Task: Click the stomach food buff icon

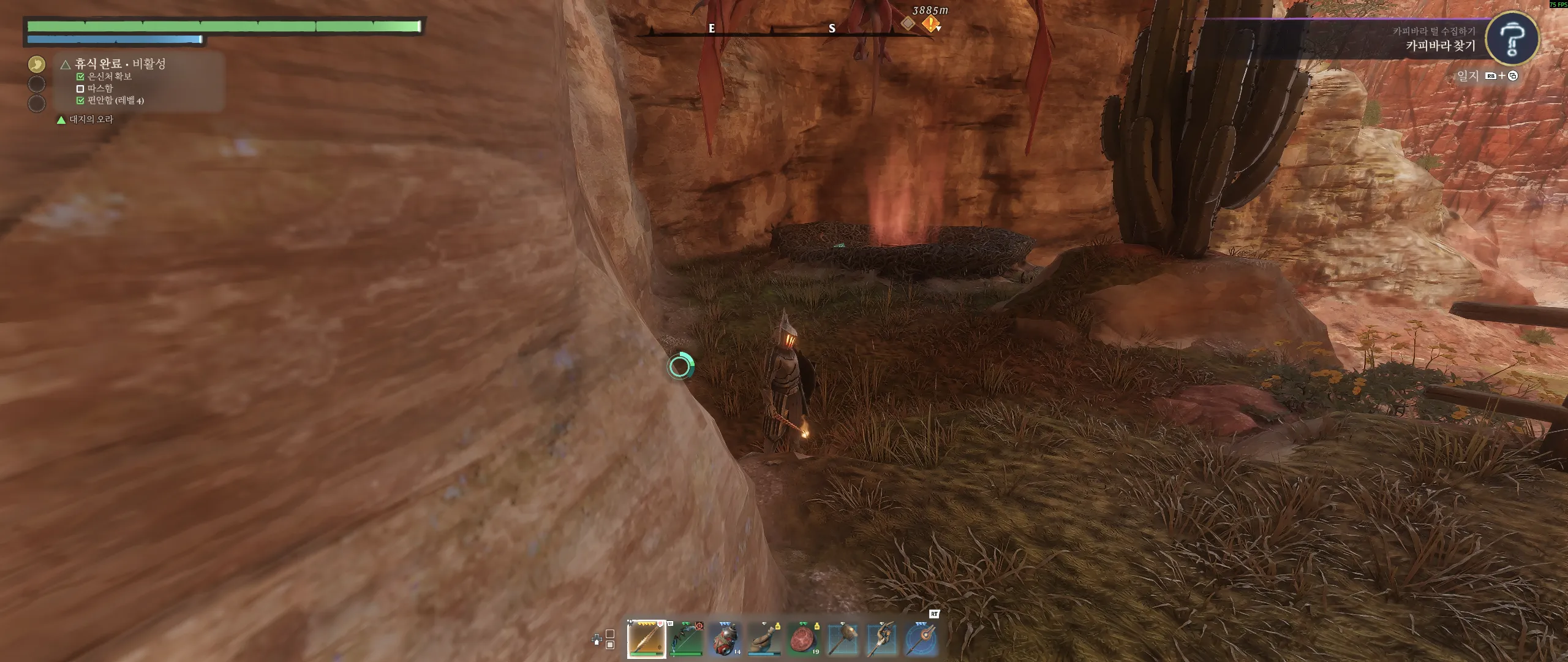Action: [x=37, y=64]
